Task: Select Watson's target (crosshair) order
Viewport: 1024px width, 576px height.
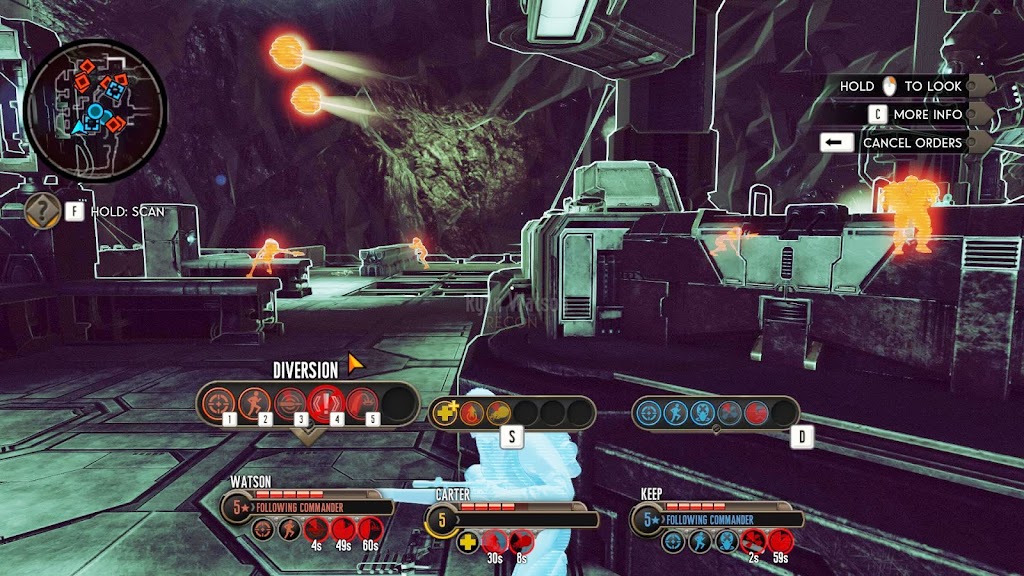Action: 215,403
